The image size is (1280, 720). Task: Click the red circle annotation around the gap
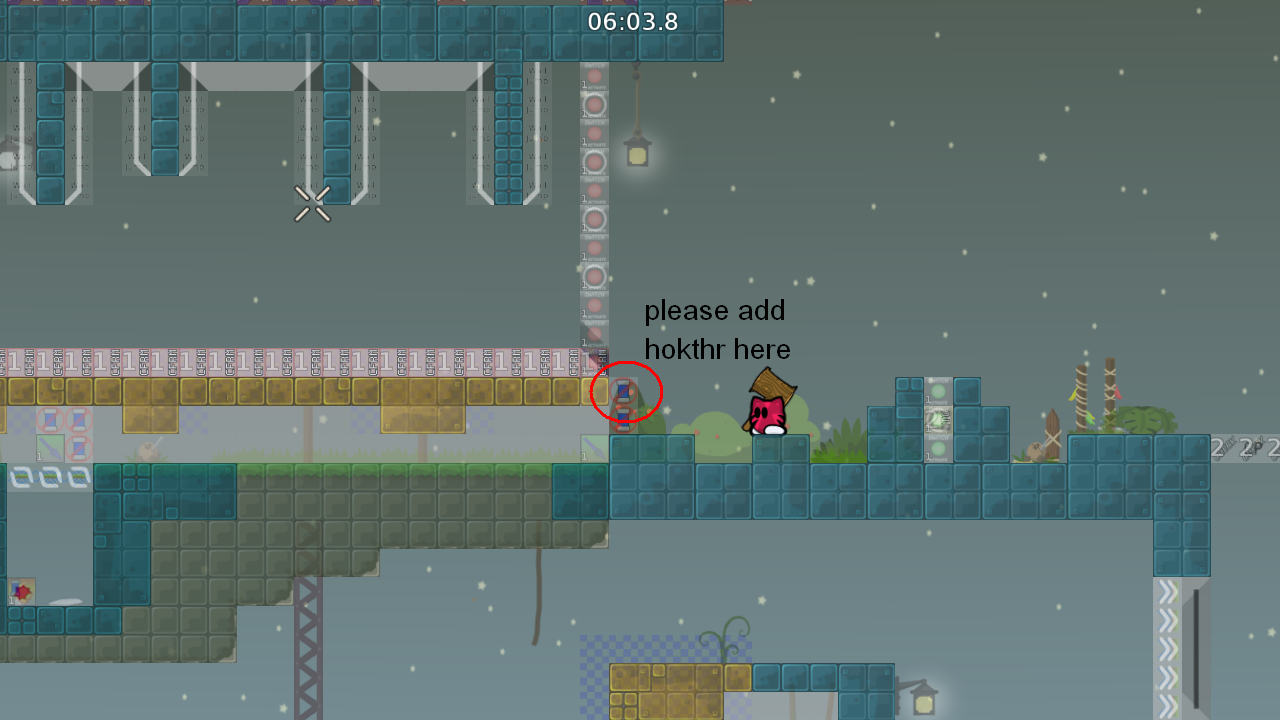(626, 392)
